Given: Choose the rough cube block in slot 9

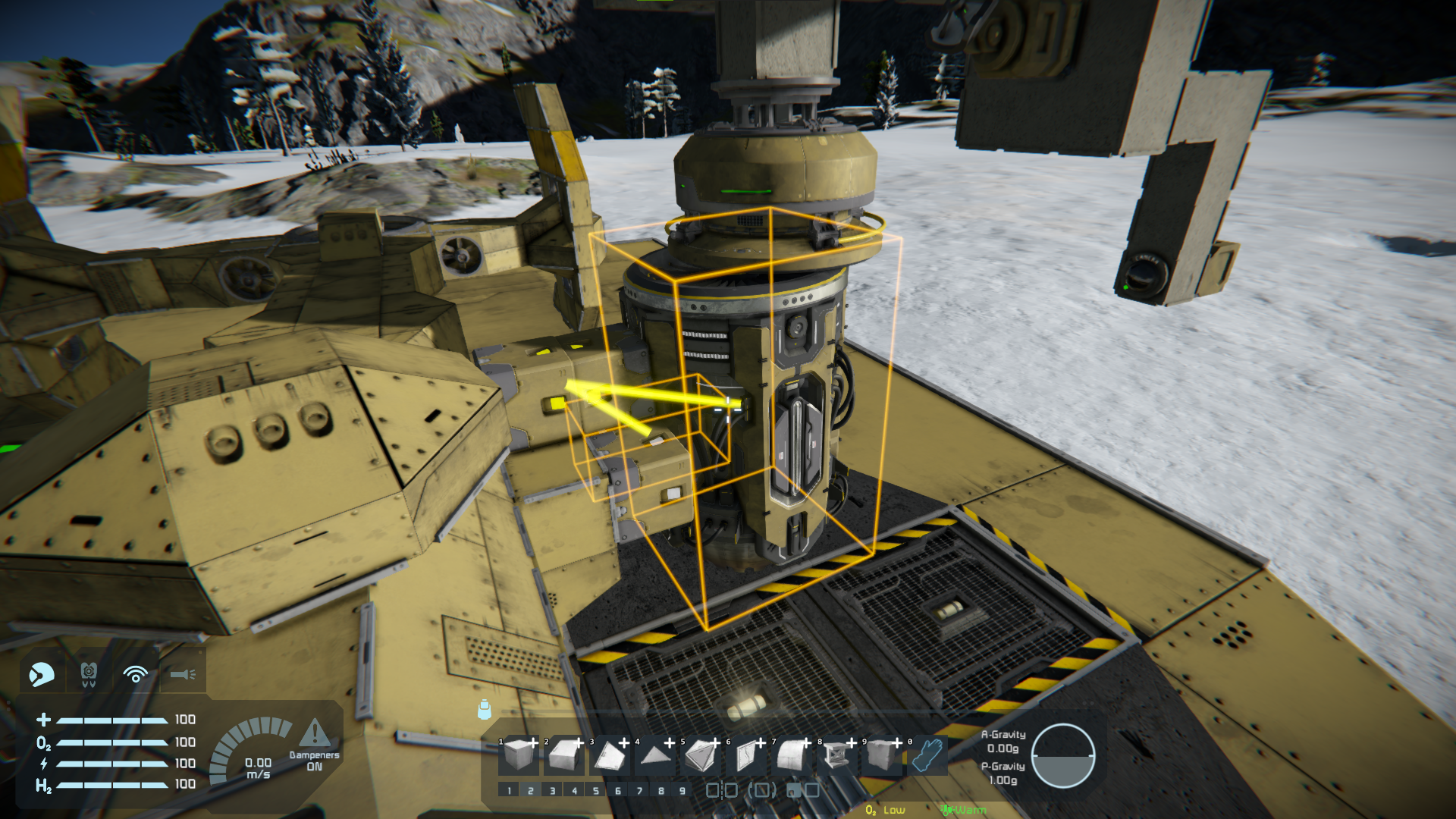Looking at the screenshot, I should point(882,755).
